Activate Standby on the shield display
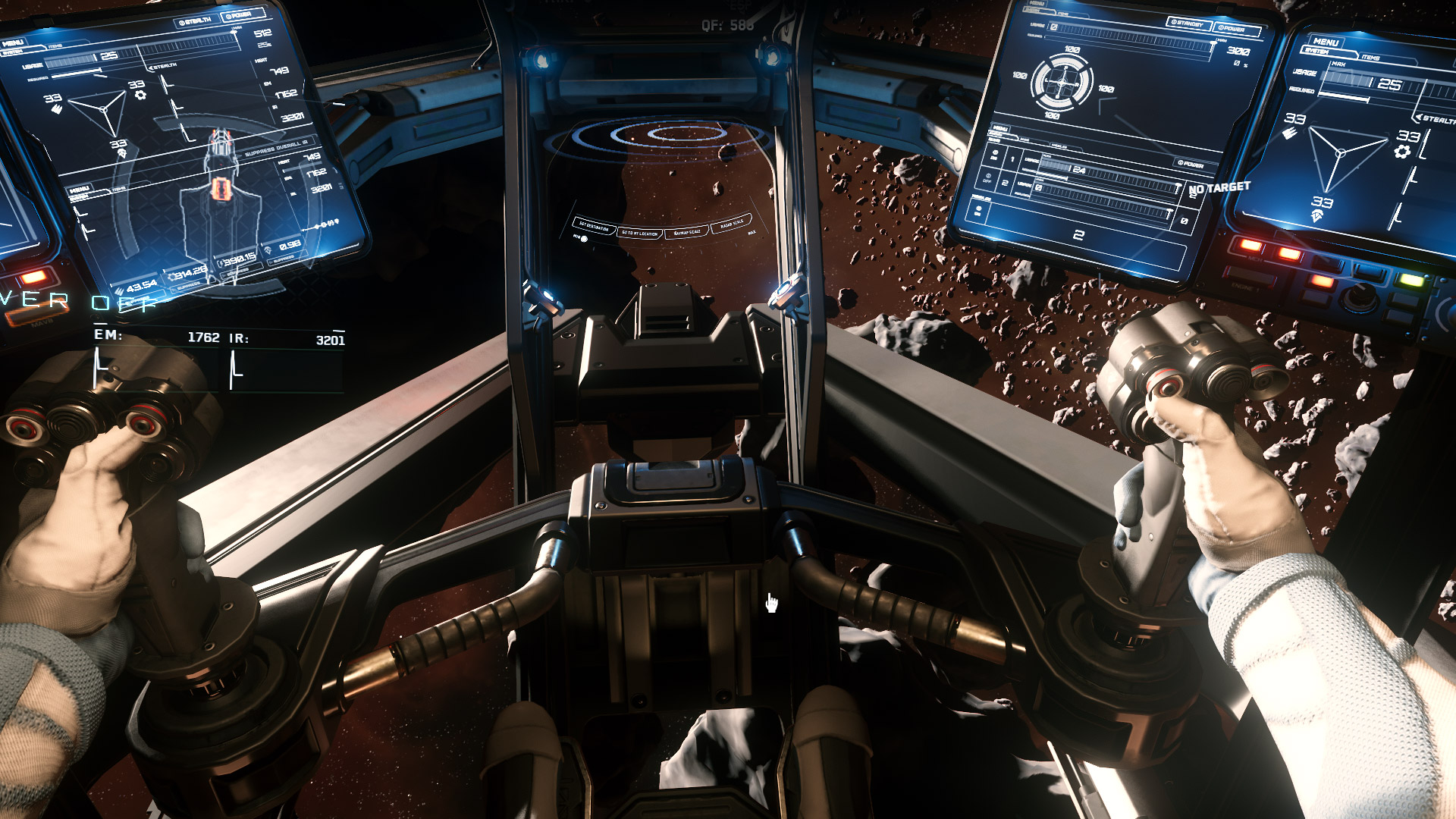The image size is (1456, 819). 1188,24
